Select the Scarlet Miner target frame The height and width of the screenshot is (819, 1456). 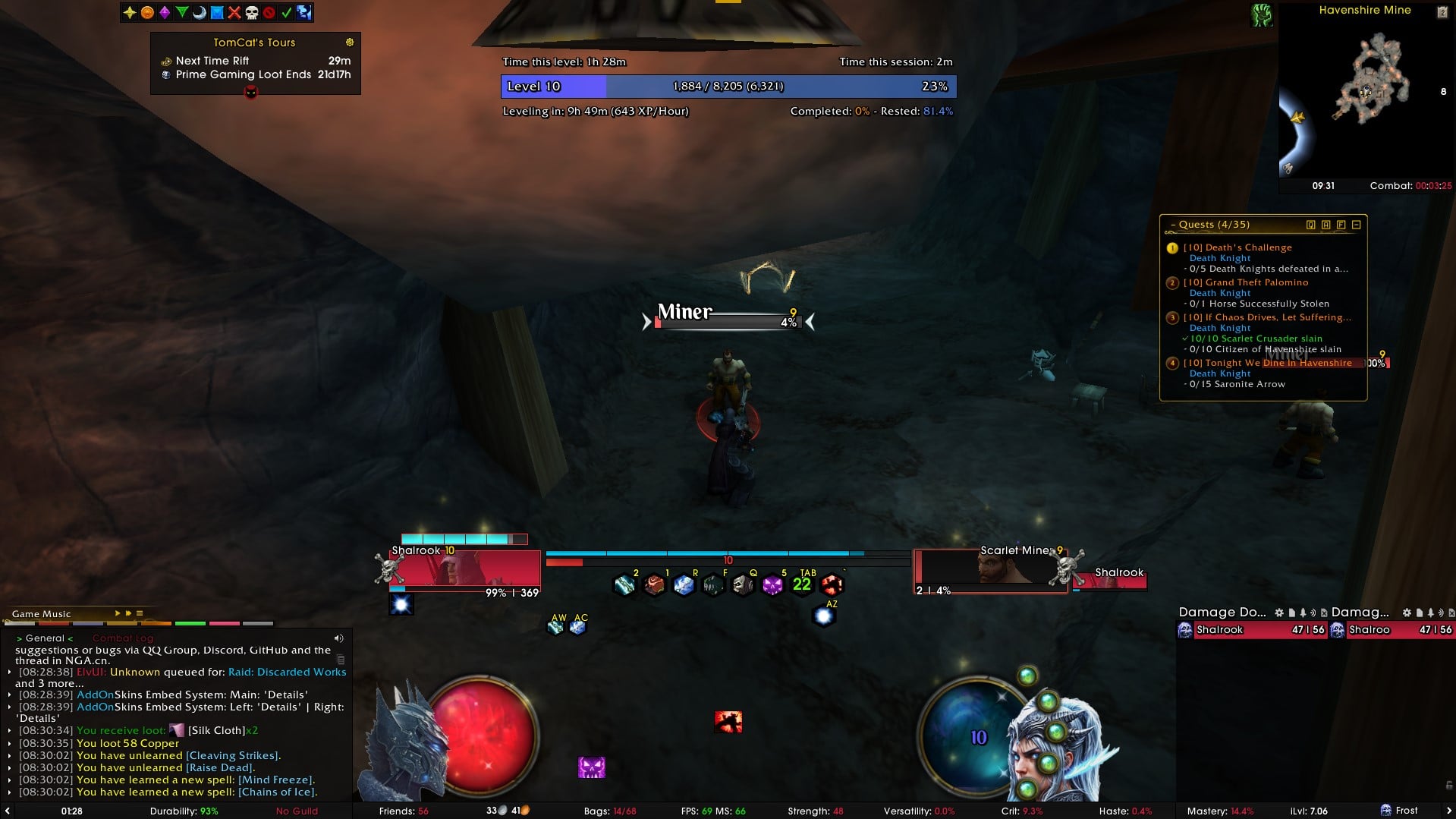coord(990,569)
